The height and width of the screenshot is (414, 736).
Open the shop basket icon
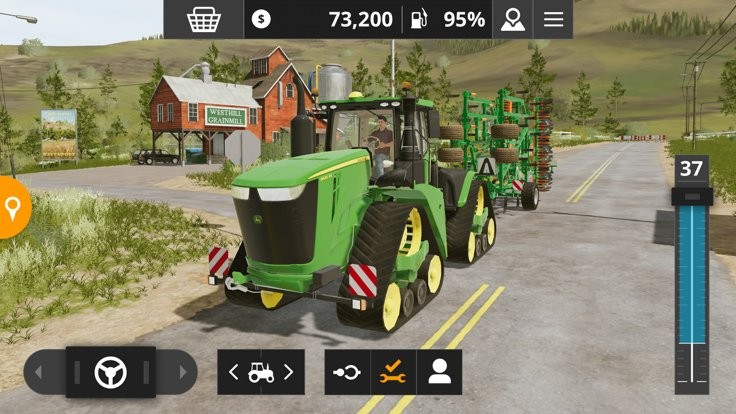pyautogui.click(x=204, y=19)
